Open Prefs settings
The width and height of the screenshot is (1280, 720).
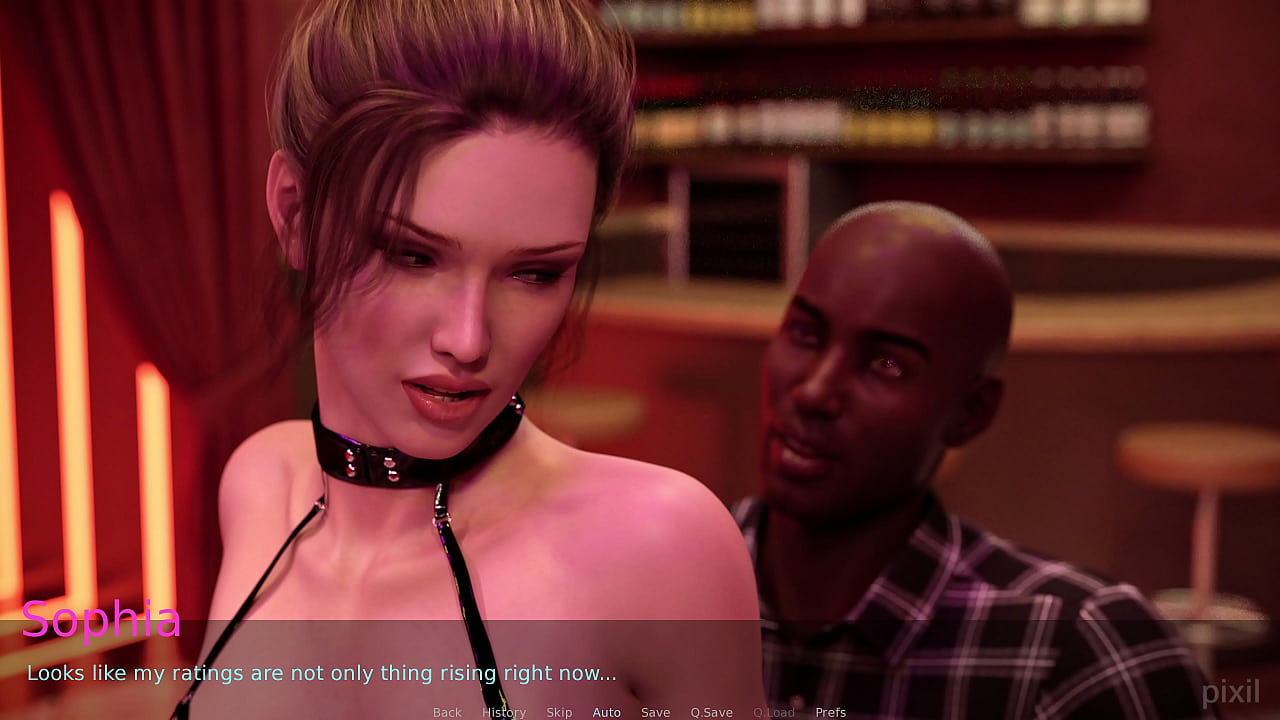830,712
